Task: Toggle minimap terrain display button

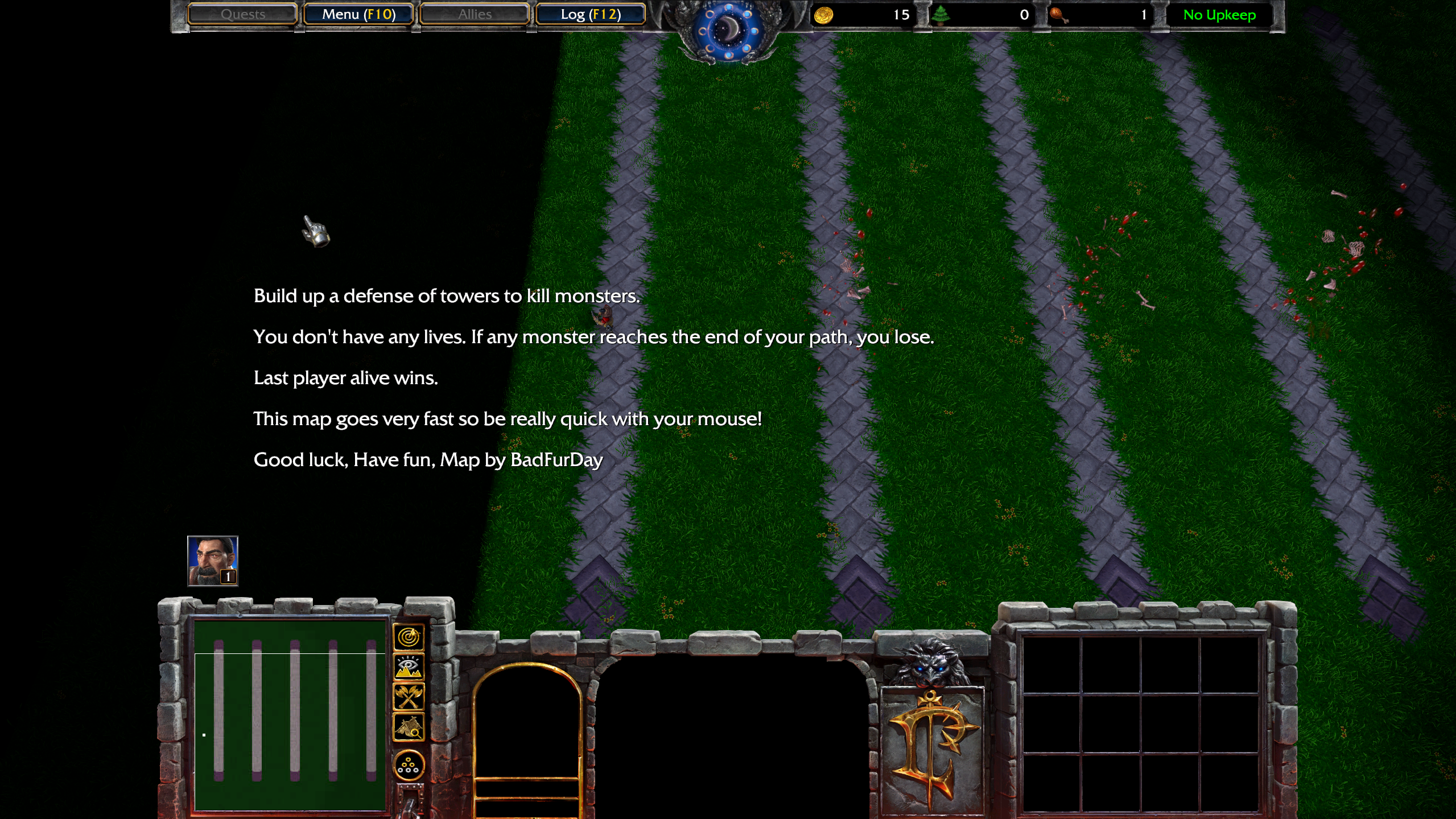Action: tap(409, 667)
